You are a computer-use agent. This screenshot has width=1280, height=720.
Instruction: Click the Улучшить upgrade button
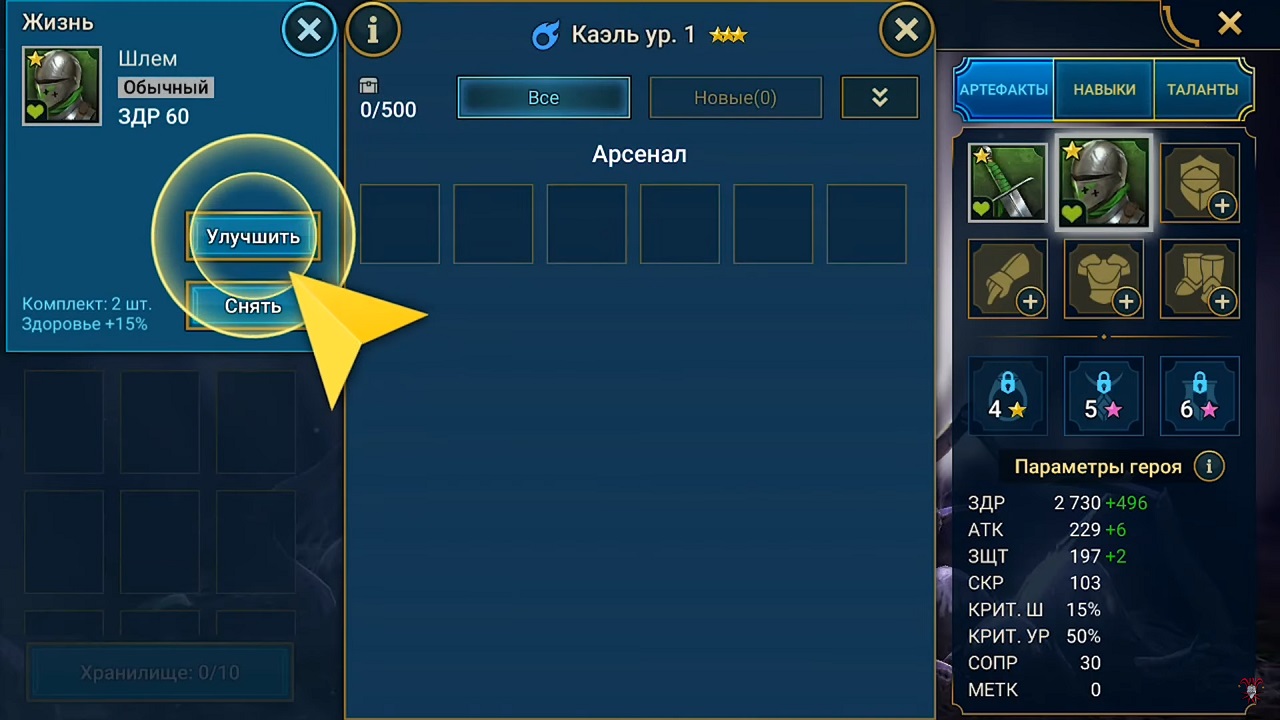pos(253,237)
